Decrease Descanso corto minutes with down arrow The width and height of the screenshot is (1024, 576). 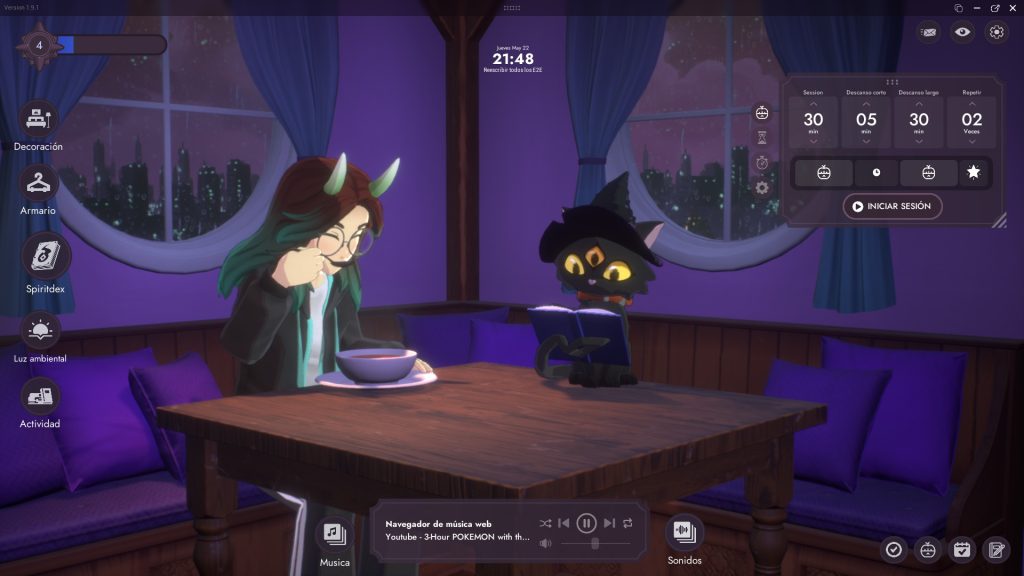[x=866, y=141]
